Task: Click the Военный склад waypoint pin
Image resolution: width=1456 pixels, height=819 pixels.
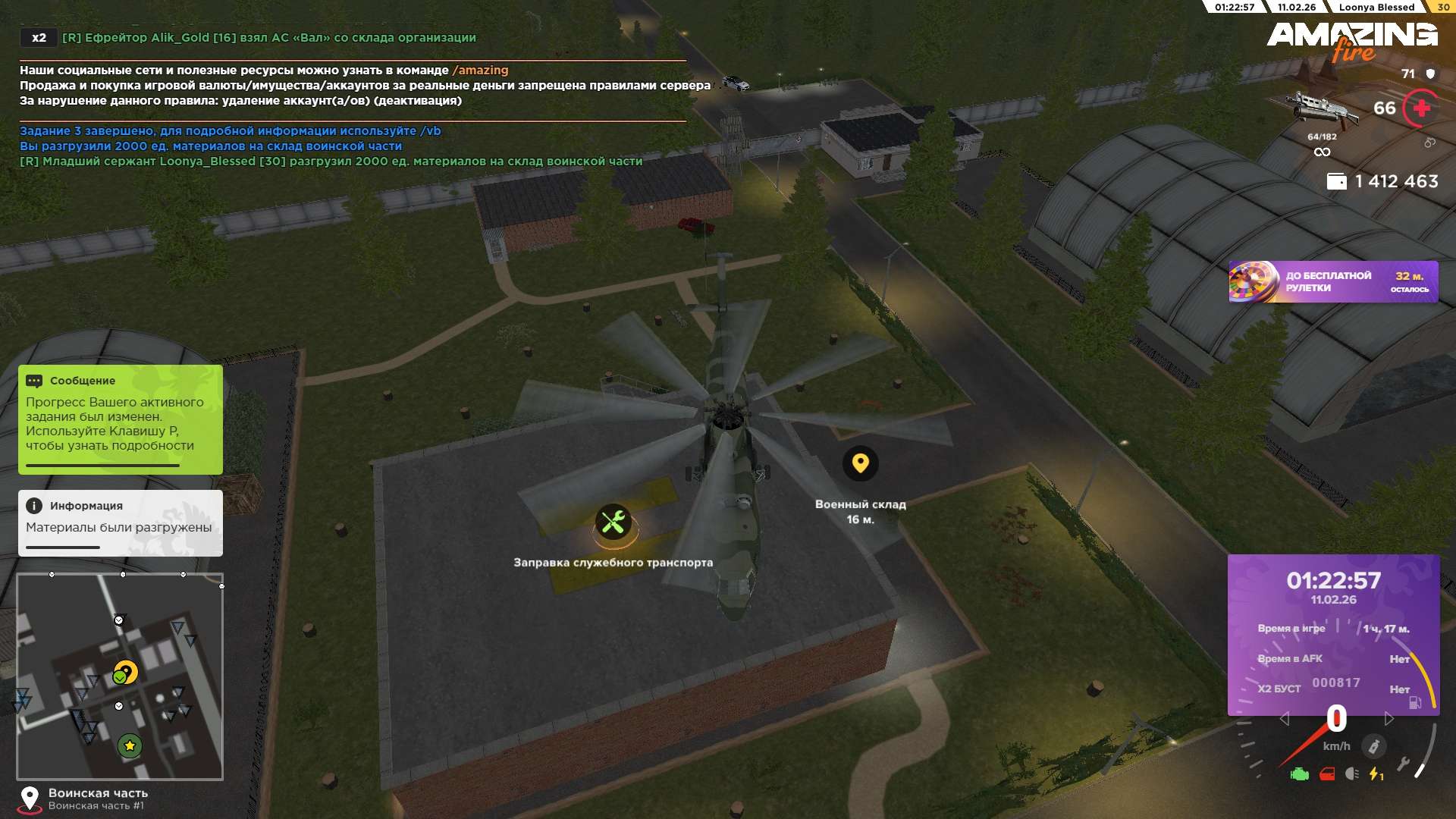Action: coord(860,463)
